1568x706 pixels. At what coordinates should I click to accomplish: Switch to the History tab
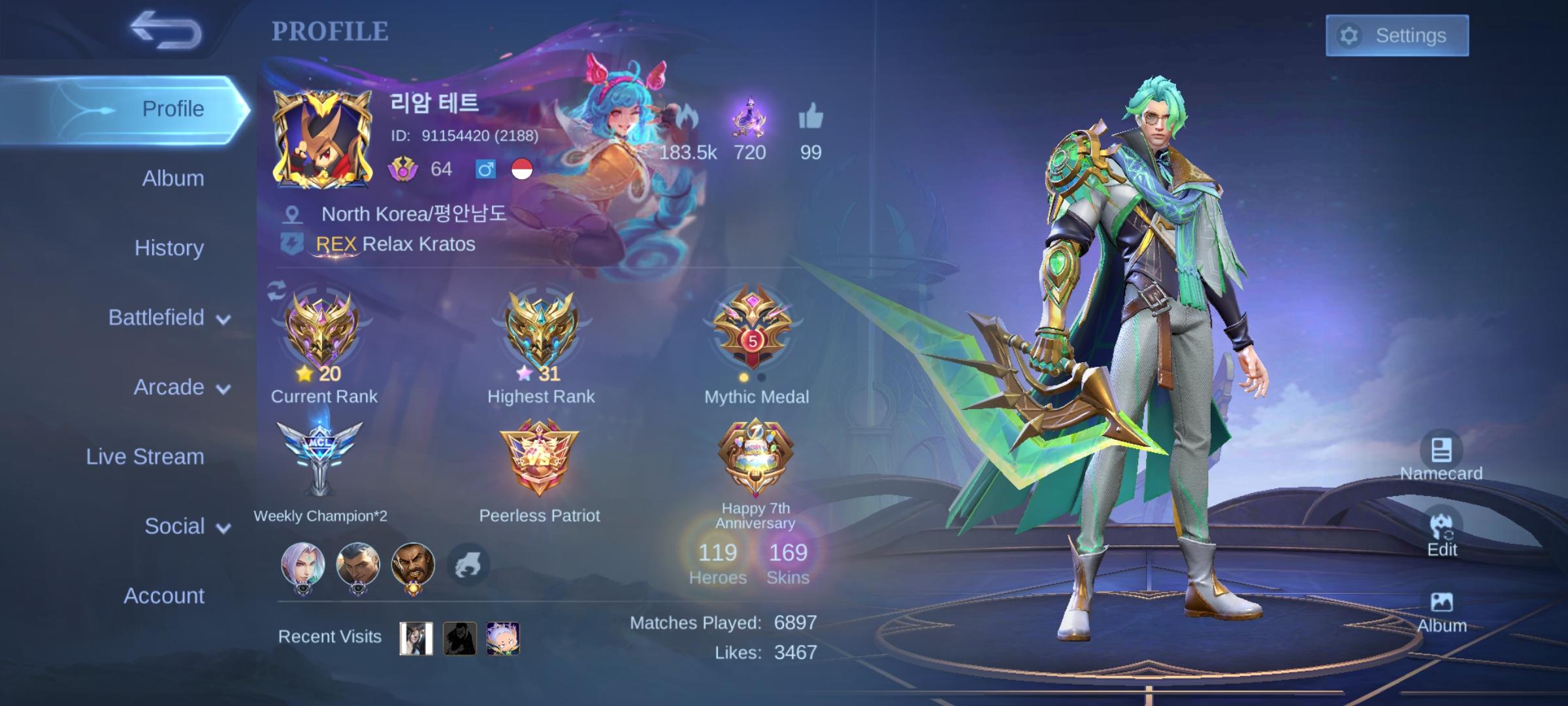click(x=169, y=248)
